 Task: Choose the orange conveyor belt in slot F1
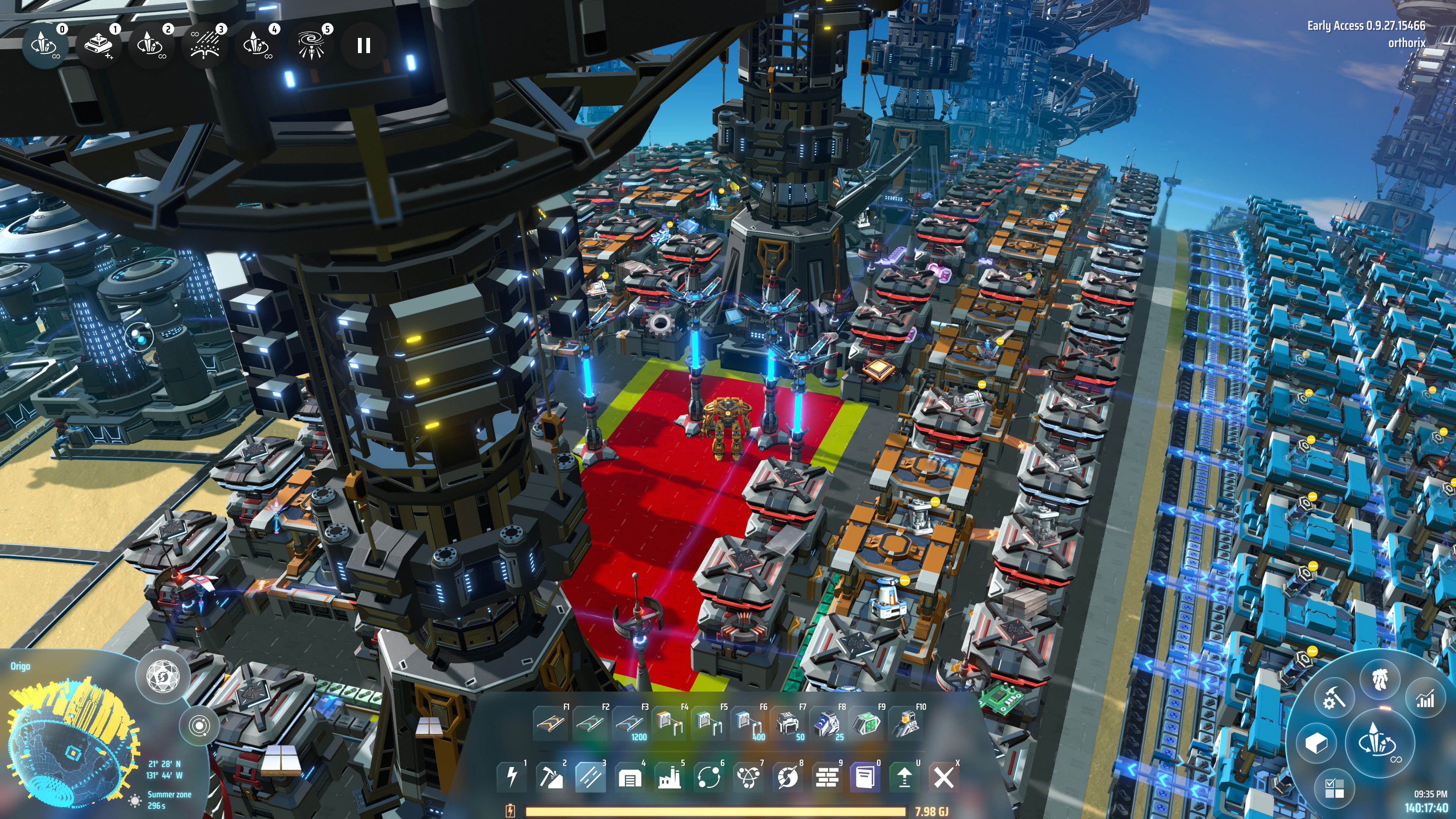(x=550, y=723)
